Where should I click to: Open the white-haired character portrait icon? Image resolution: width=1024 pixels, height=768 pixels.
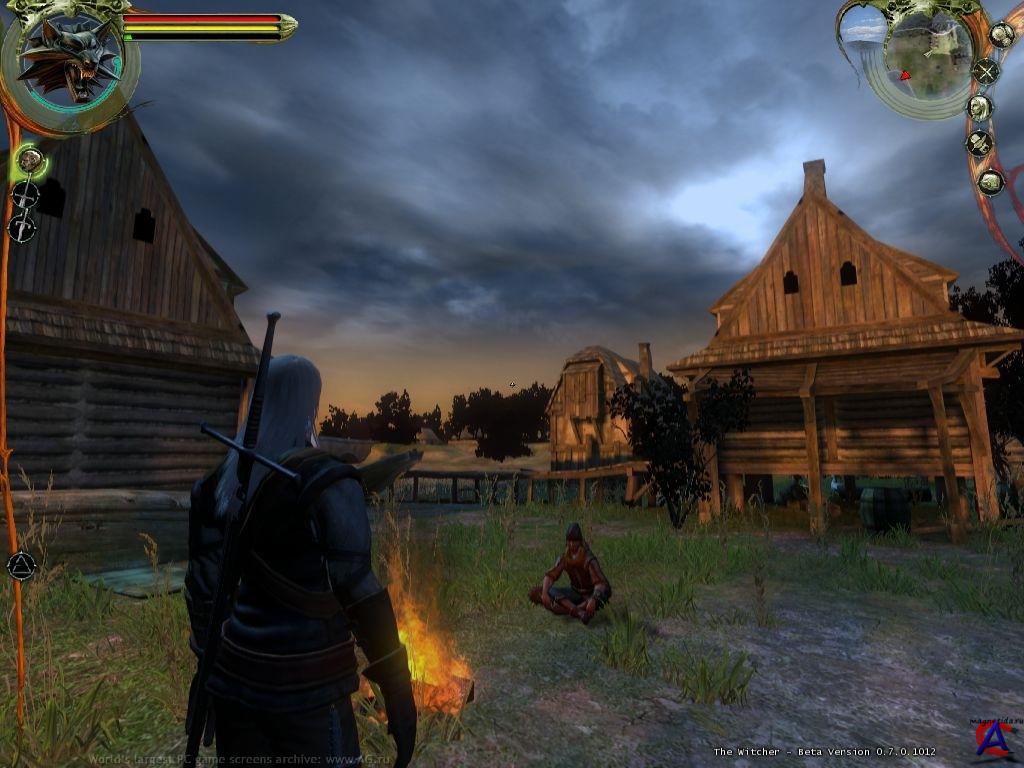click(980, 107)
